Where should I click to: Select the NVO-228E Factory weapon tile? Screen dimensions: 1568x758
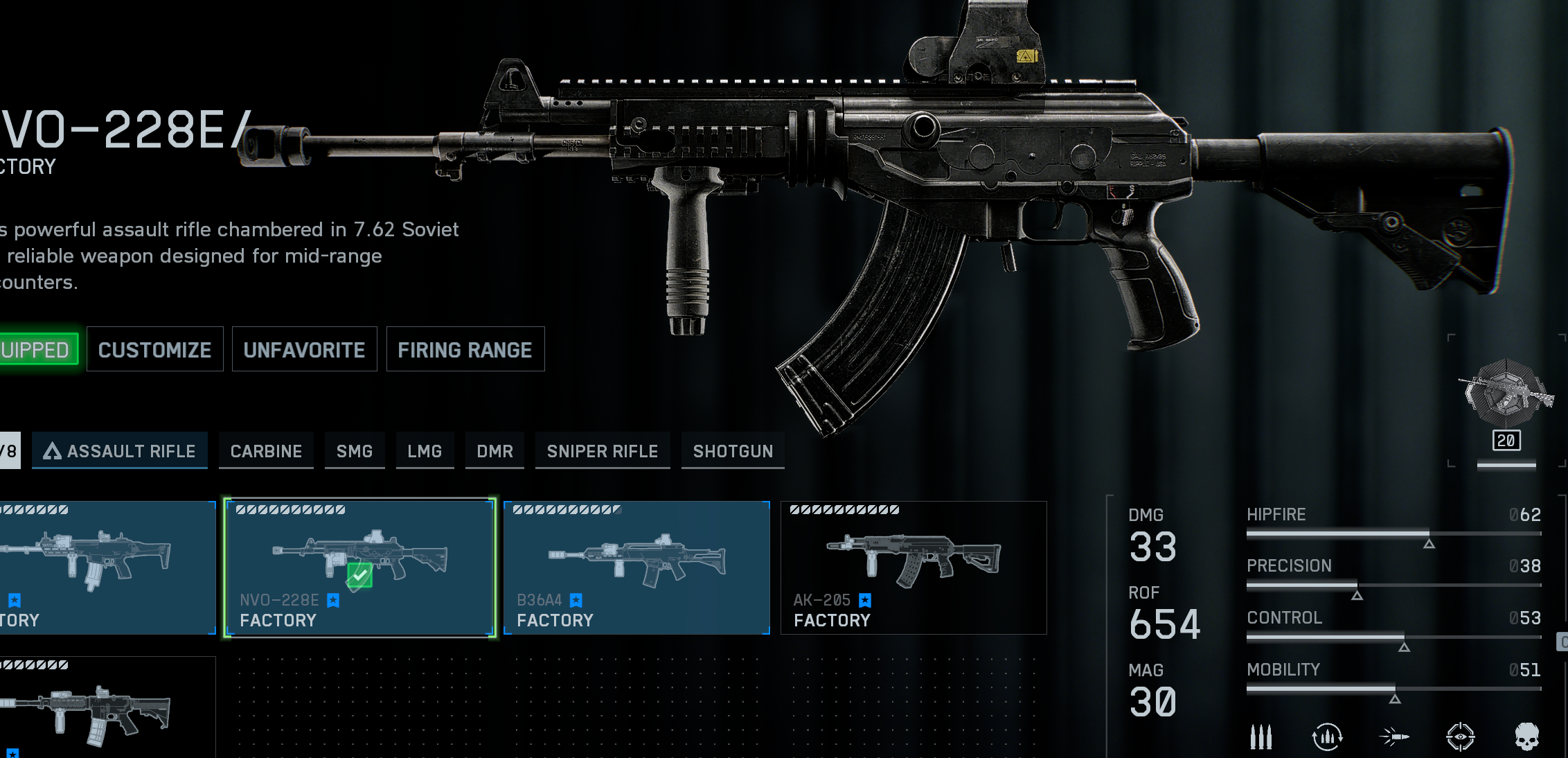point(359,567)
